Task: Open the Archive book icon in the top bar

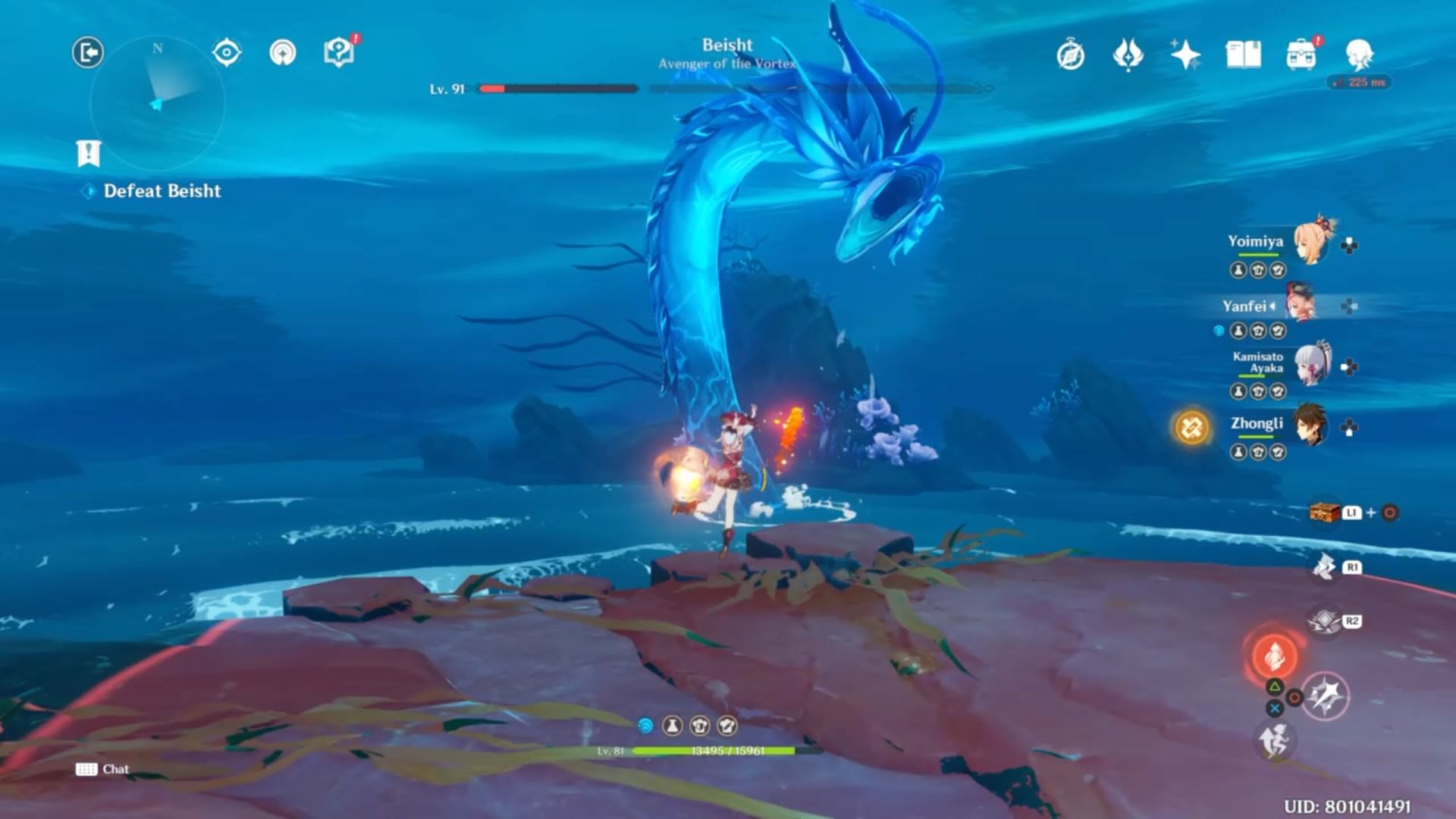Action: tap(1242, 55)
